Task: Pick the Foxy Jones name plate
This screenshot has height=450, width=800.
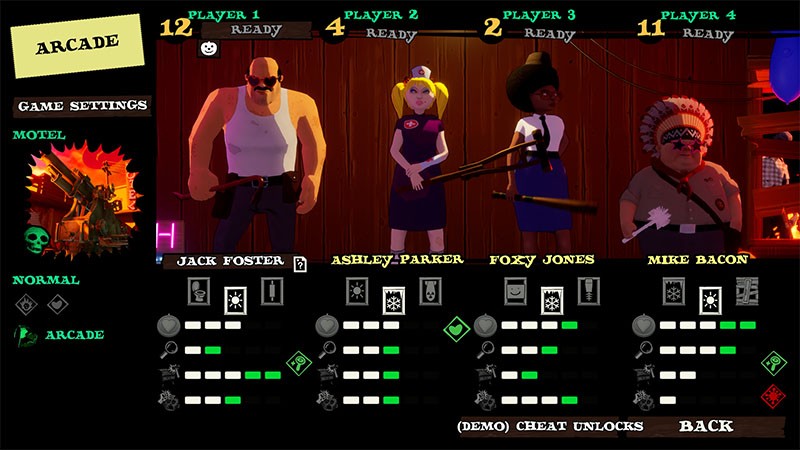Action: tap(542, 260)
